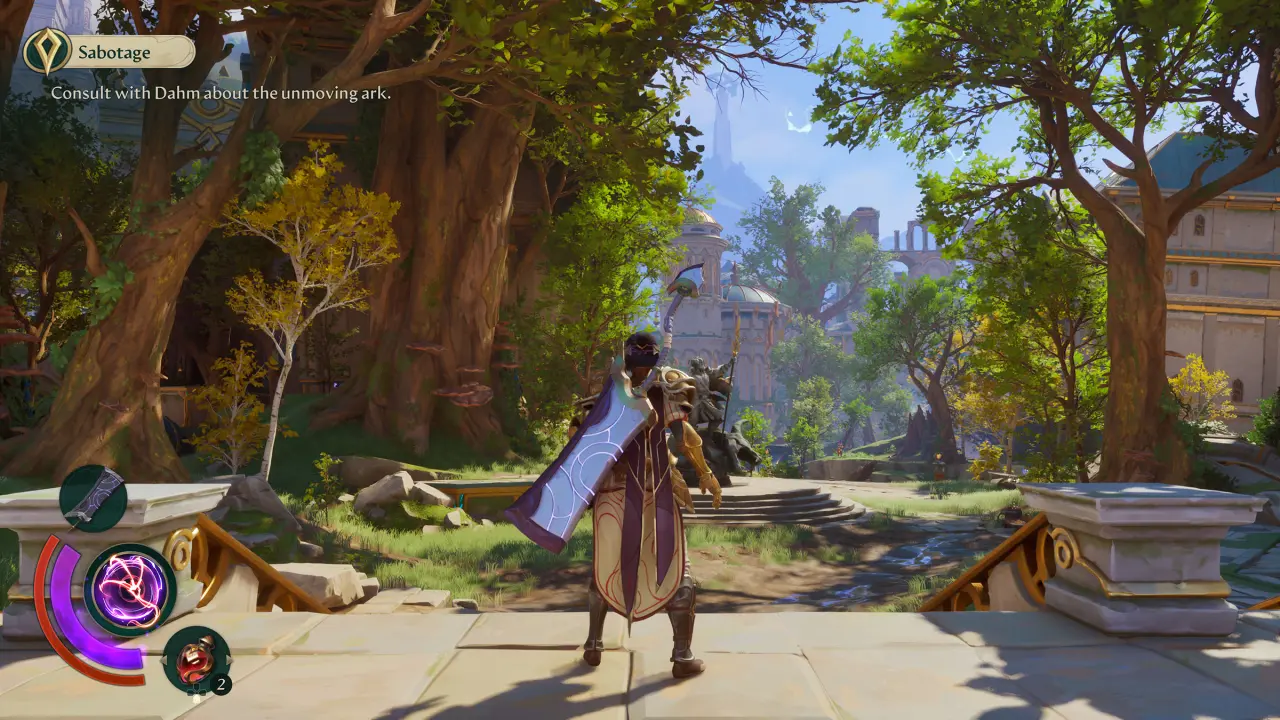Use the red healing potion

pos(196,659)
